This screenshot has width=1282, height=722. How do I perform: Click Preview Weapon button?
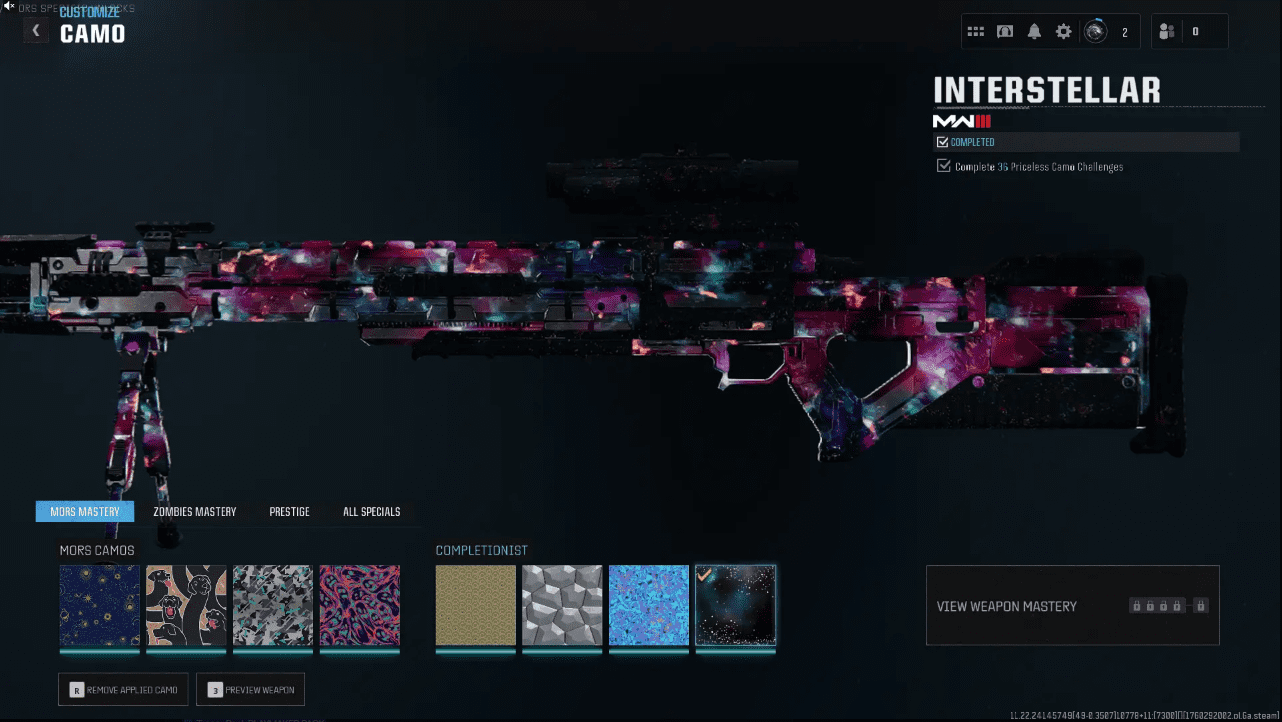pos(250,690)
